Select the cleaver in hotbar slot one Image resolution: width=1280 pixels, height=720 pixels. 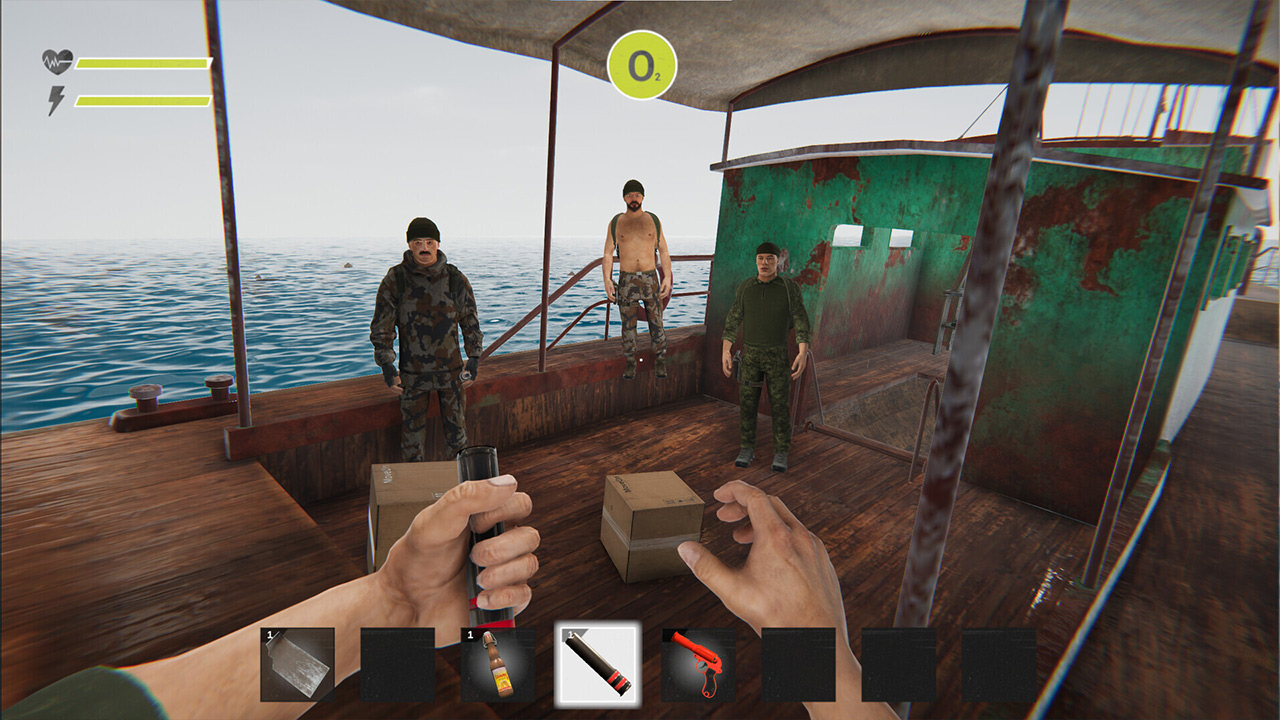(x=295, y=662)
